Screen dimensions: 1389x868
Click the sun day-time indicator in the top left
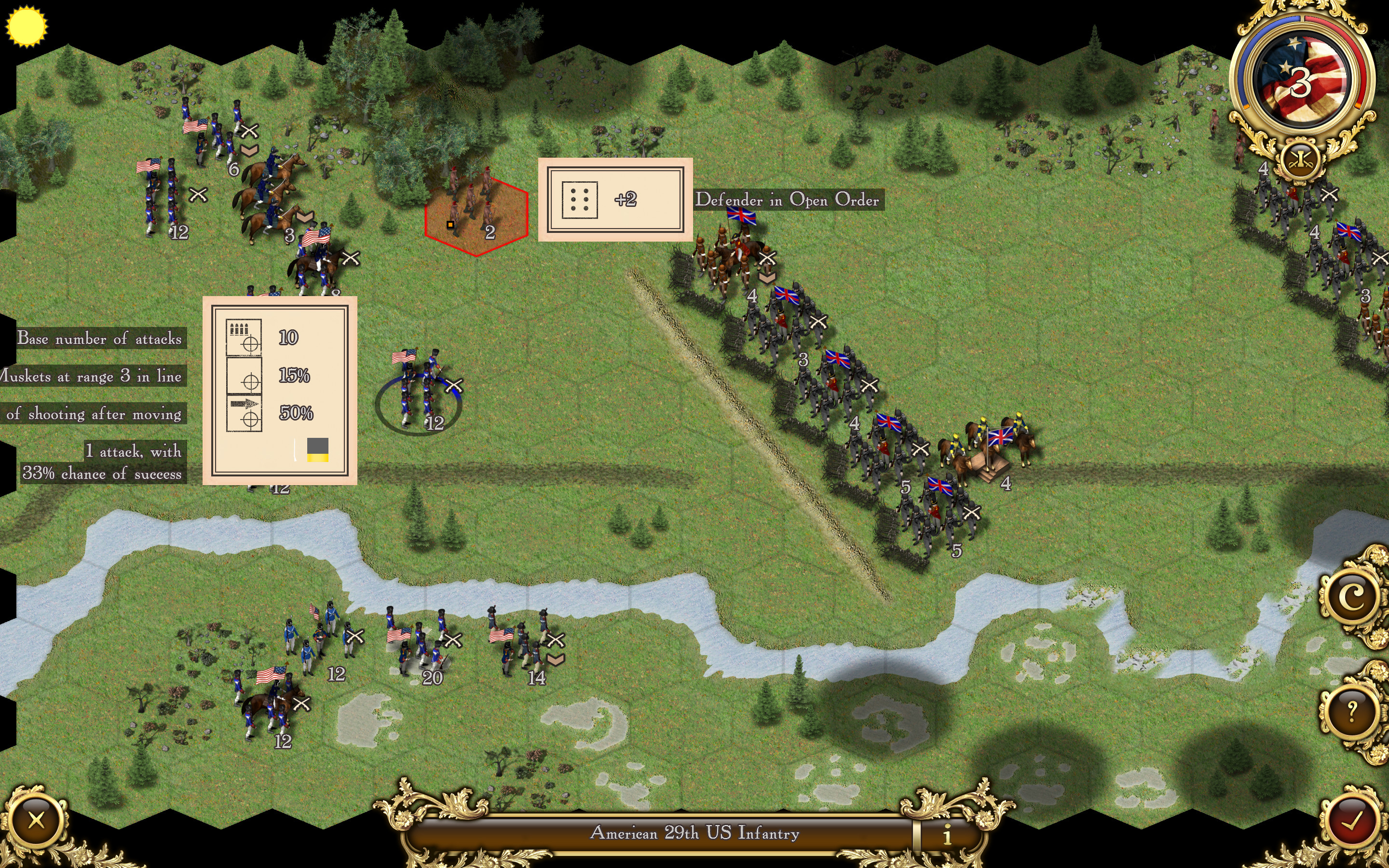click(x=27, y=26)
